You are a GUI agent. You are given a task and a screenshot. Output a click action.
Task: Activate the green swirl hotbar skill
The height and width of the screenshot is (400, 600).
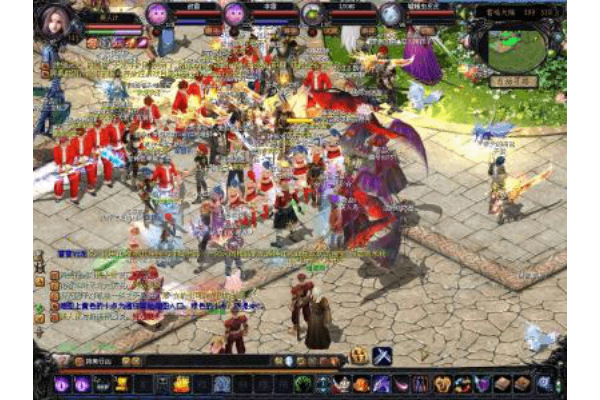click(303, 384)
